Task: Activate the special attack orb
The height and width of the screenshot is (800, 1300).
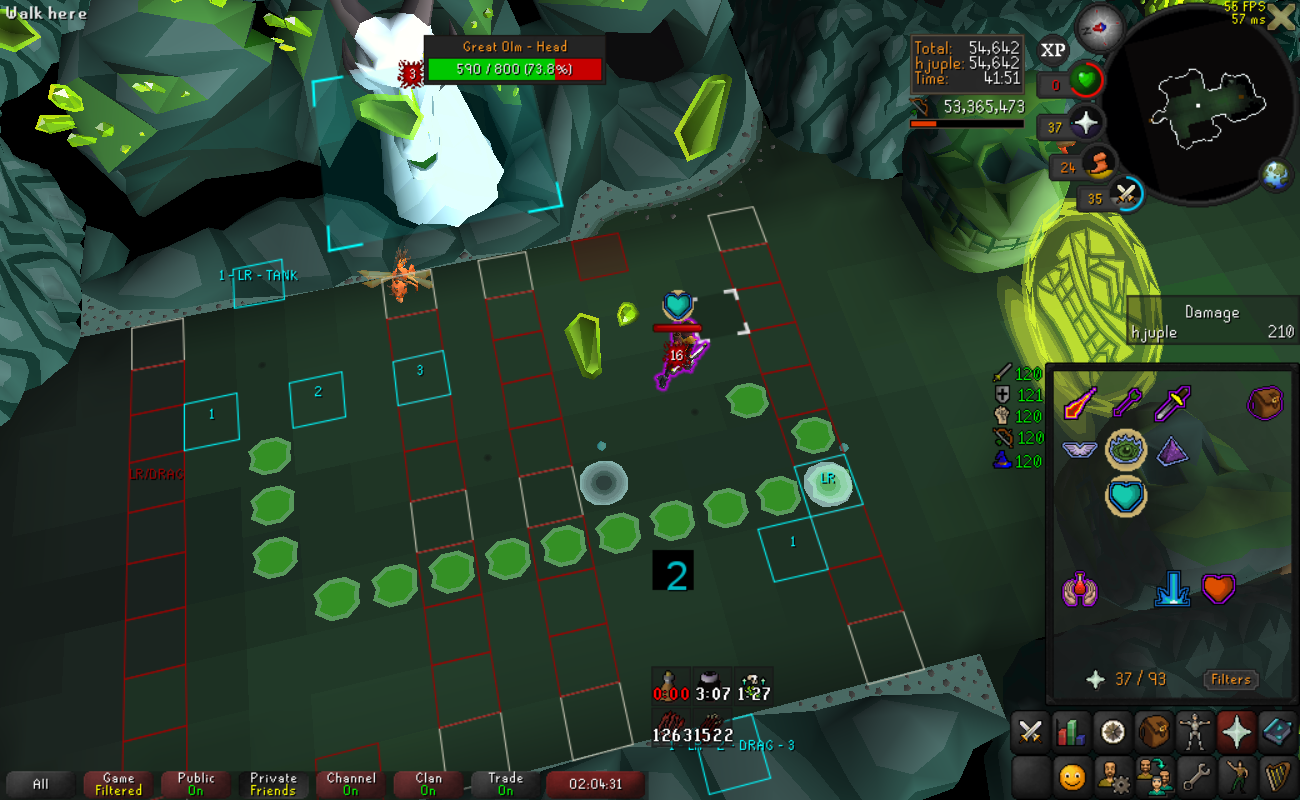Action: click(x=1128, y=193)
